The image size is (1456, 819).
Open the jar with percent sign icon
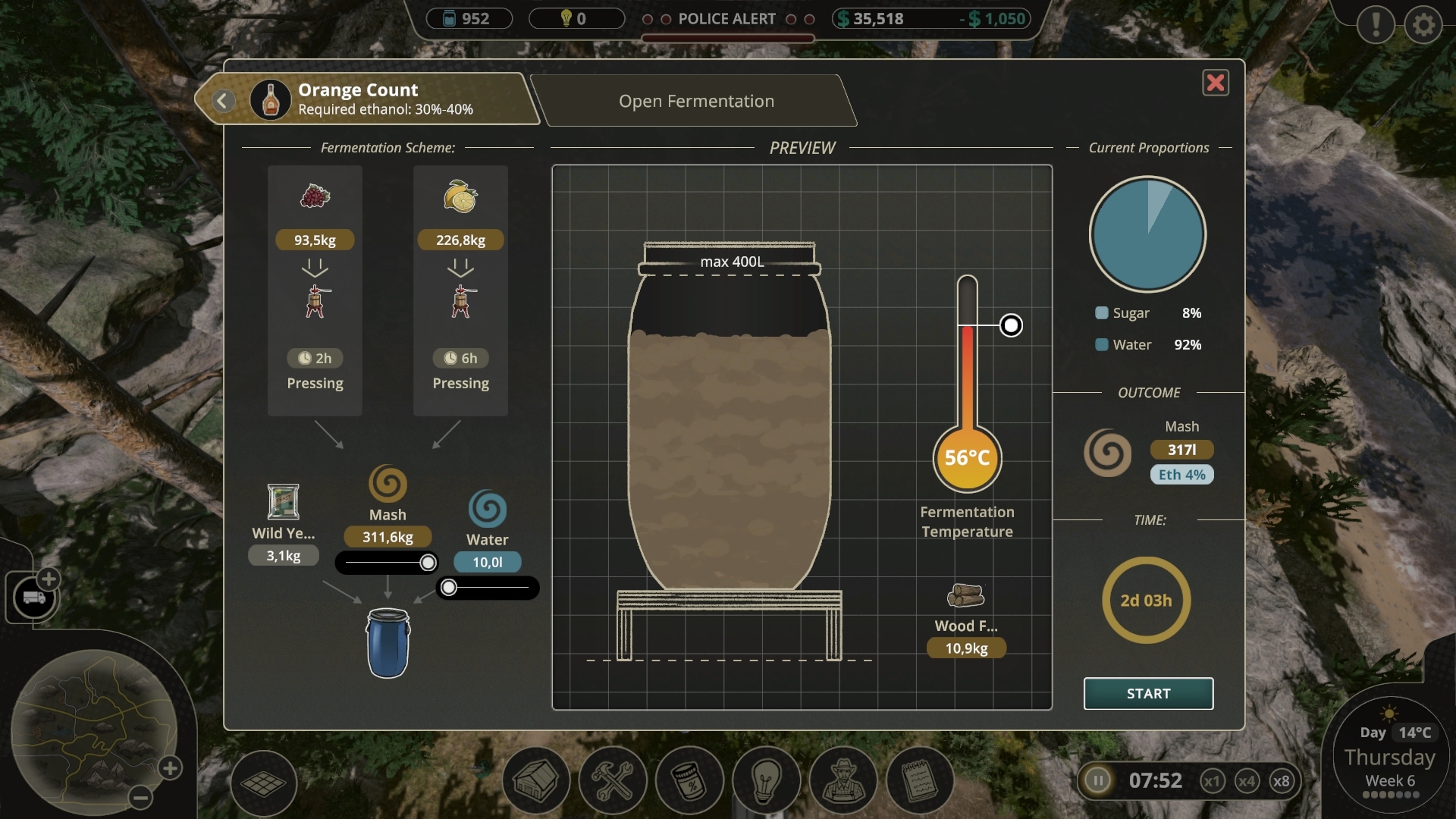pos(689,780)
